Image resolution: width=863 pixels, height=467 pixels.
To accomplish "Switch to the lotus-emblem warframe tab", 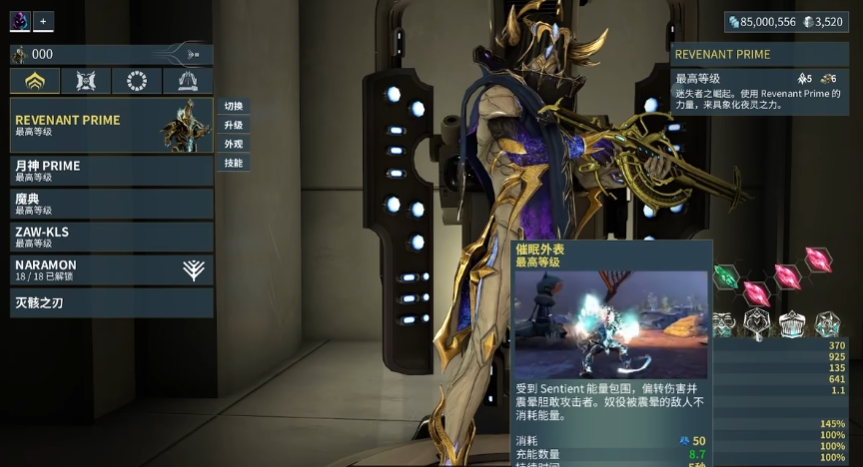I will tap(34, 81).
